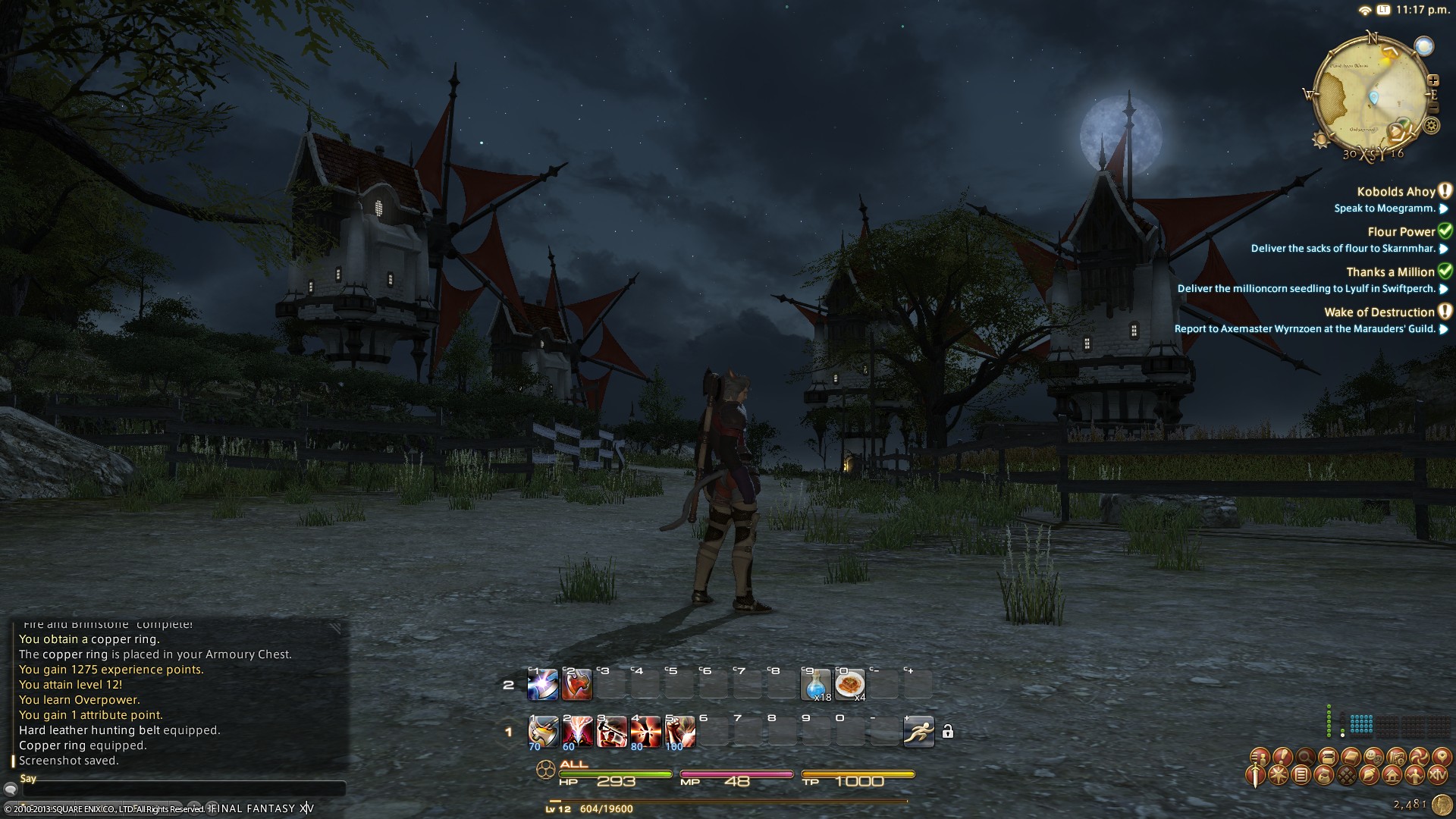Zoom in the minimap with plus button
The image size is (1456, 819).
(x=1432, y=80)
